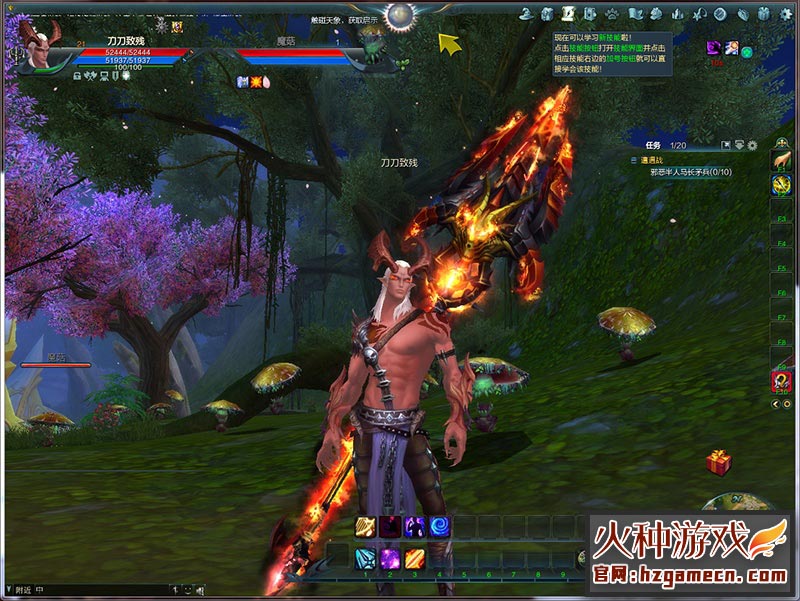The image size is (800, 601).
Task: Use the golden slash skill in upper hotbar
Action: pyautogui.click(x=364, y=527)
